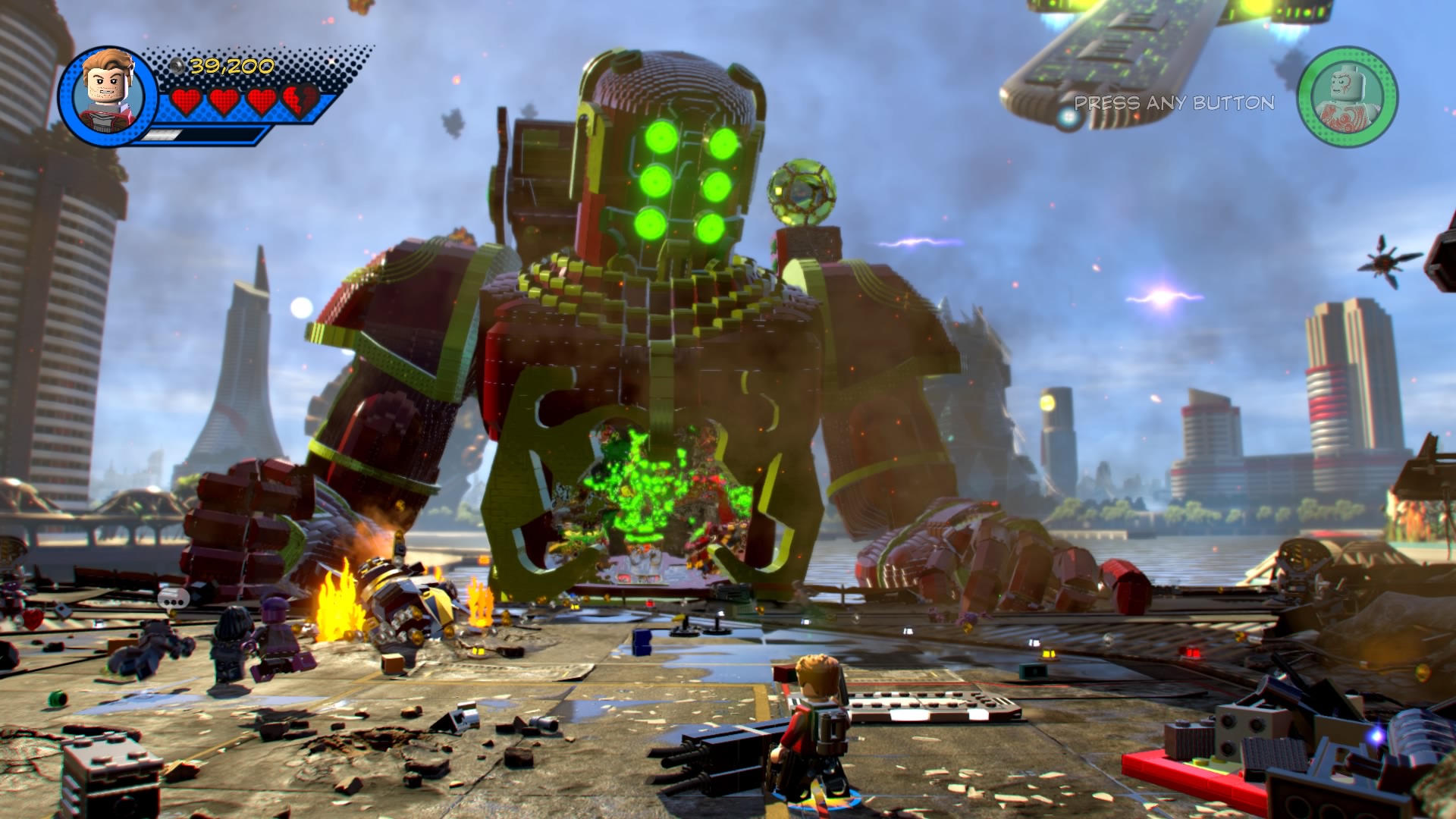Screen dimensions: 1456x819
Task: Select the Star-Lord player one portrait
Action: pyautogui.click(x=108, y=94)
